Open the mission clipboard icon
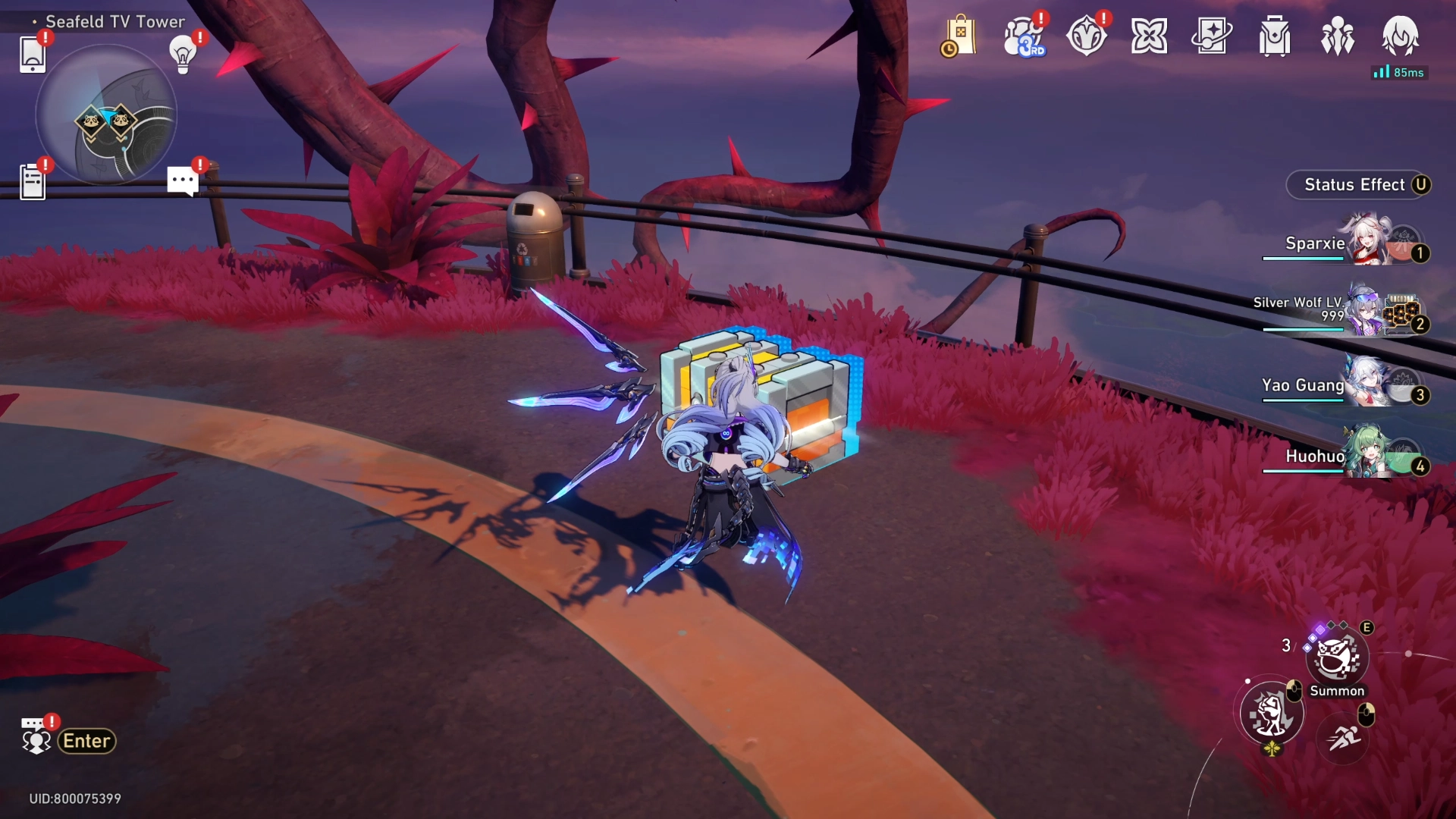The width and height of the screenshot is (1456, 819). [32, 183]
